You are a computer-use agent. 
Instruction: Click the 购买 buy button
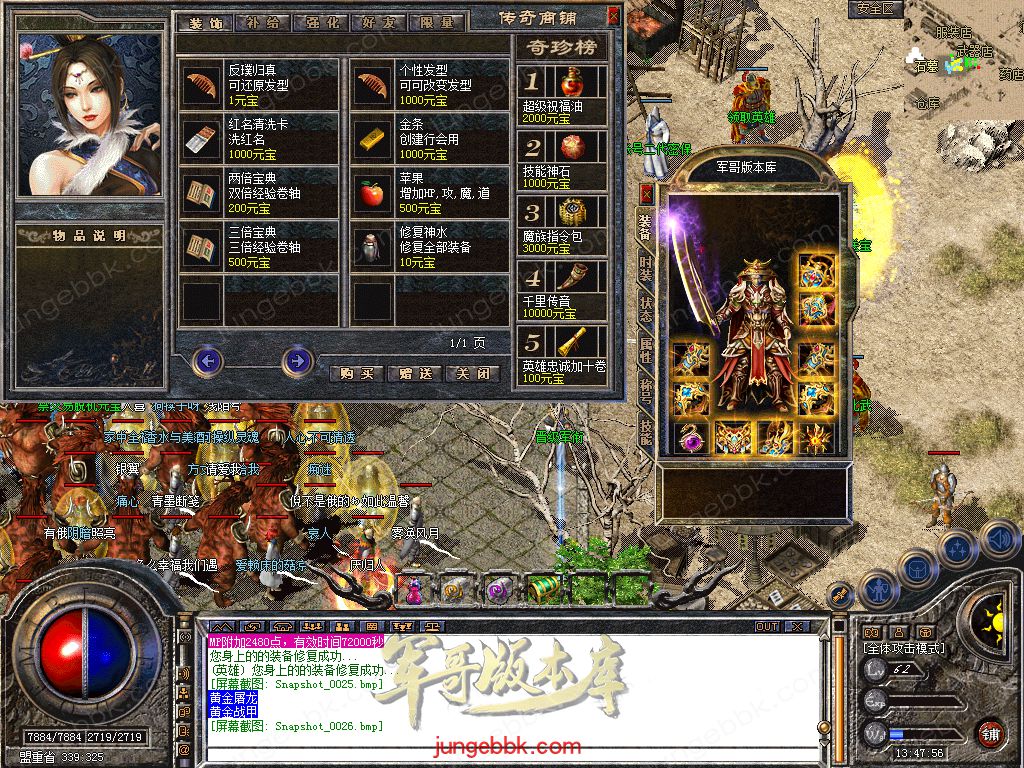(x=357, y=373)
